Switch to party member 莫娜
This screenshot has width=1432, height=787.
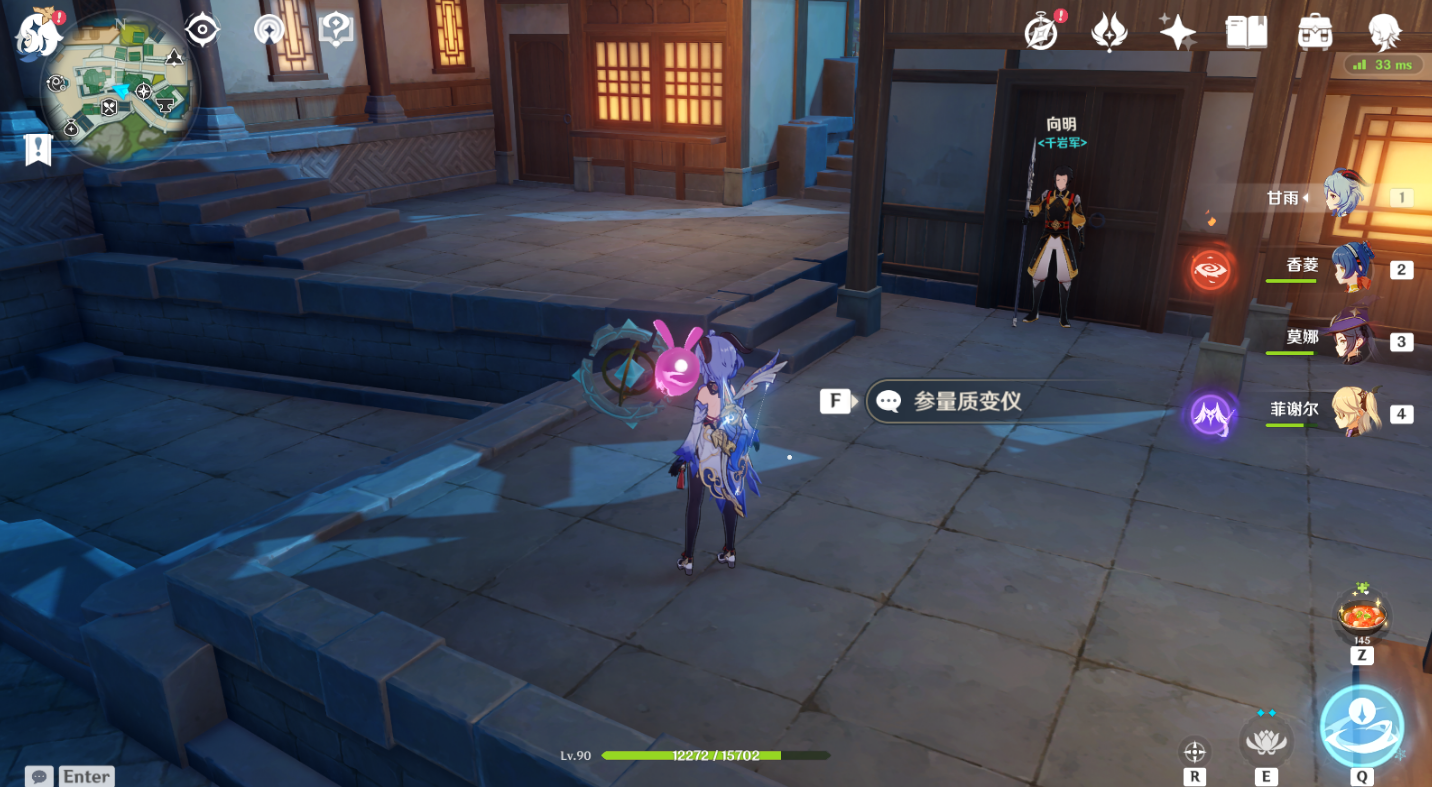[x=1348, y=339]
